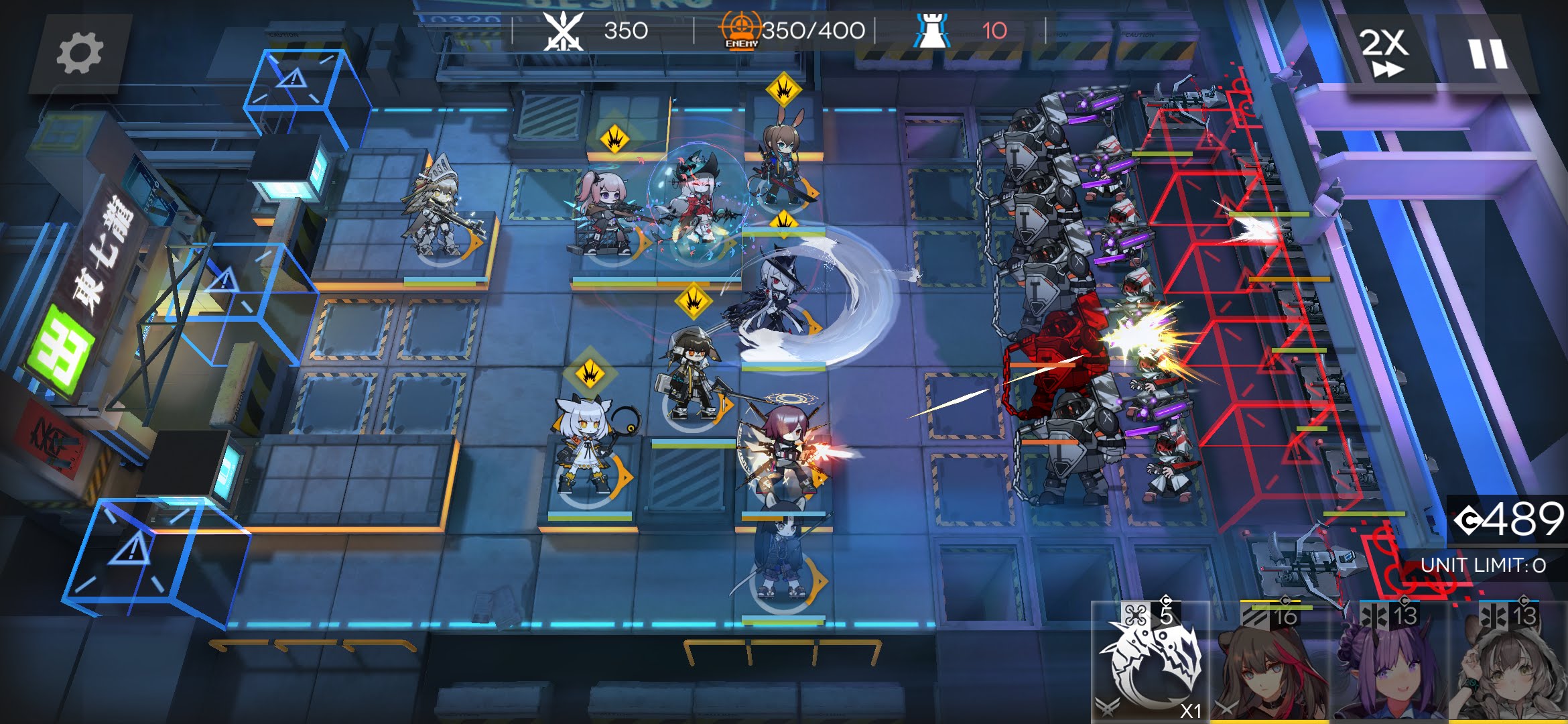Pause the battle
1568x724 pixels.
[x=1488, y=54]
